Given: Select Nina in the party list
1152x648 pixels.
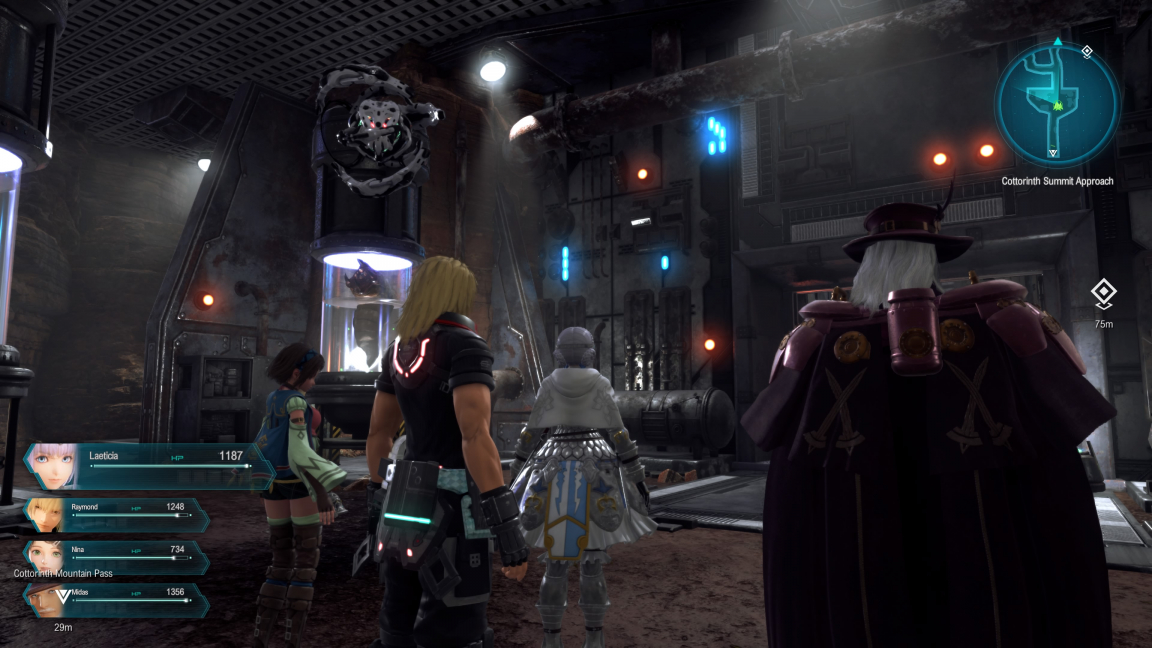Looking at the screenshot, I should tap(118, 556).
